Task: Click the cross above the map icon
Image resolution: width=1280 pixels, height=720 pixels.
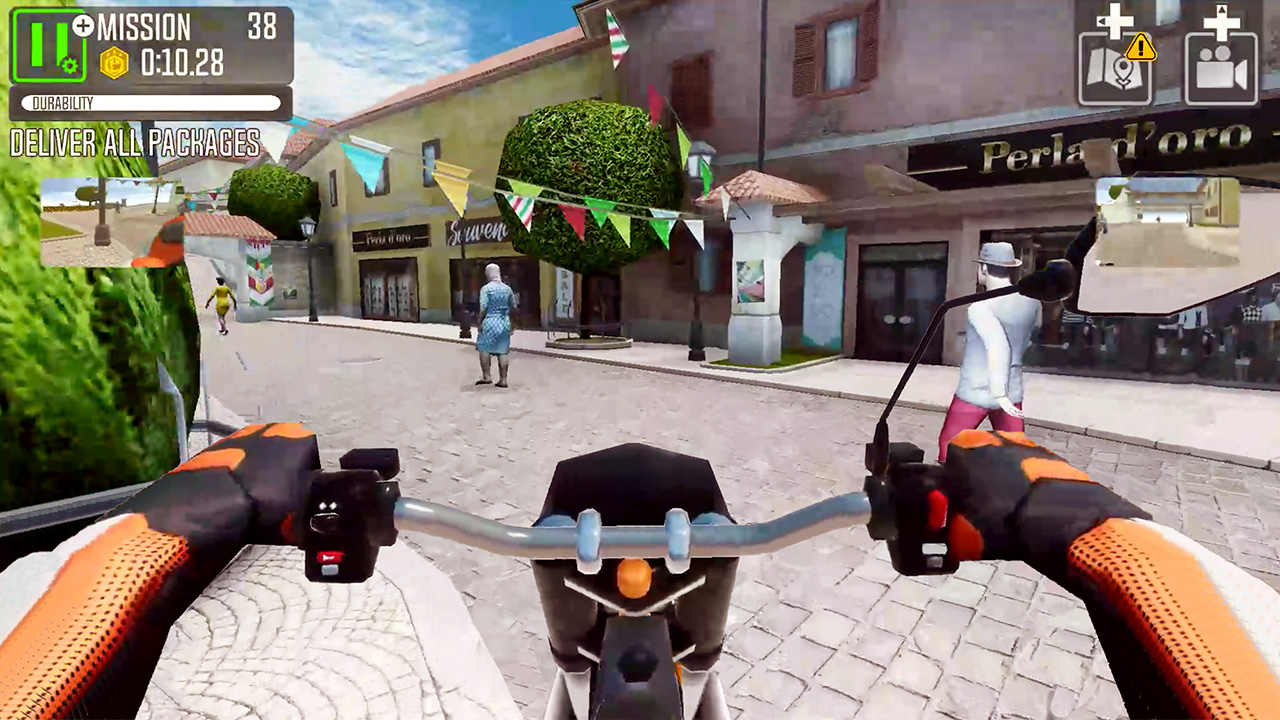Action: pyautogui.click(x=1113, y=21)
